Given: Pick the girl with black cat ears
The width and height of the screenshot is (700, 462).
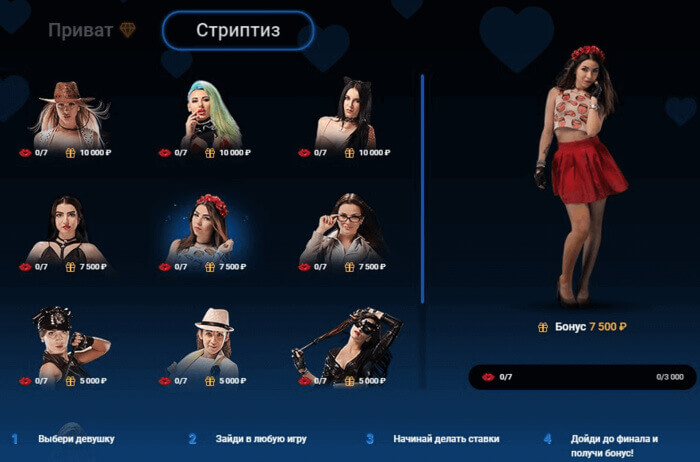Looking at the screenshot, I should click(347, 115).
